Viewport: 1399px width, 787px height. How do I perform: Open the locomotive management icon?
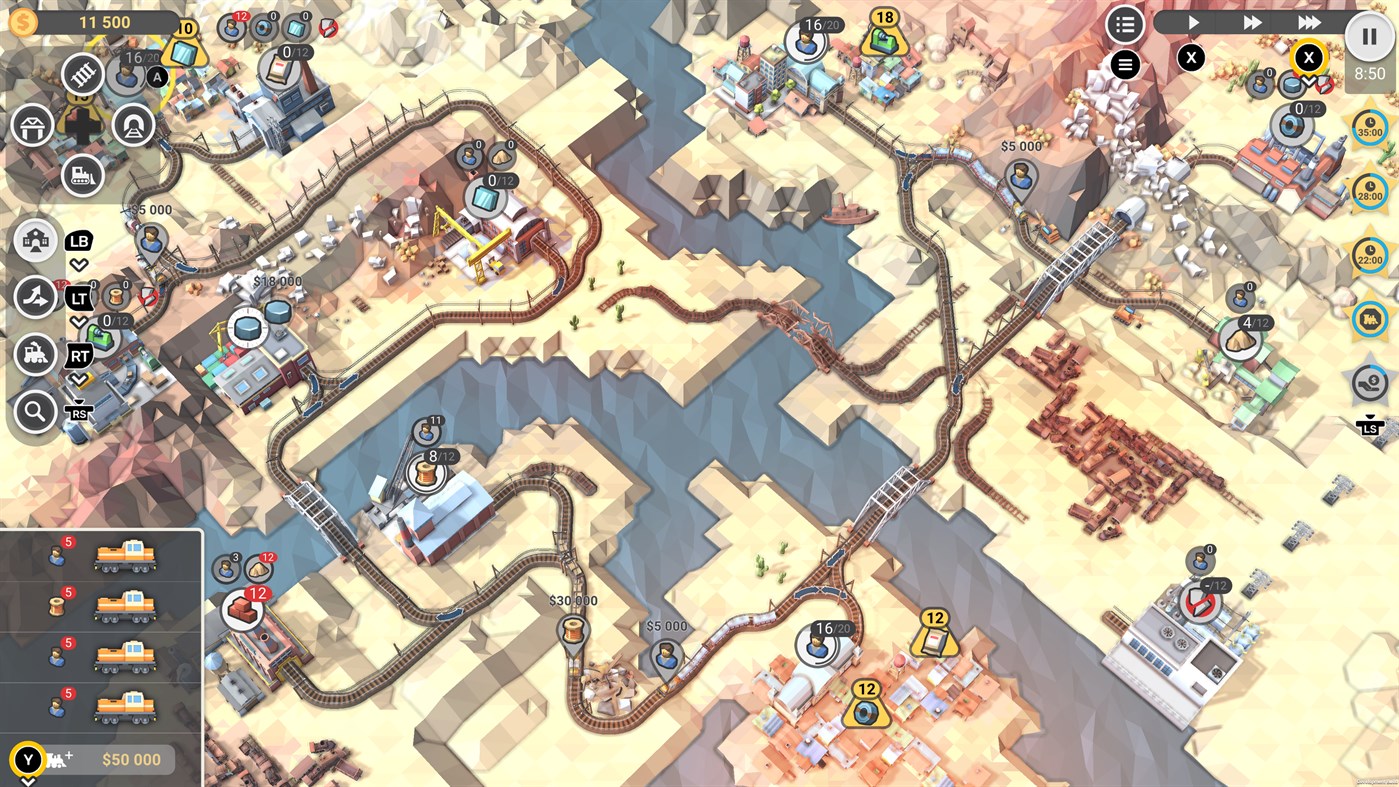[35, 352]
